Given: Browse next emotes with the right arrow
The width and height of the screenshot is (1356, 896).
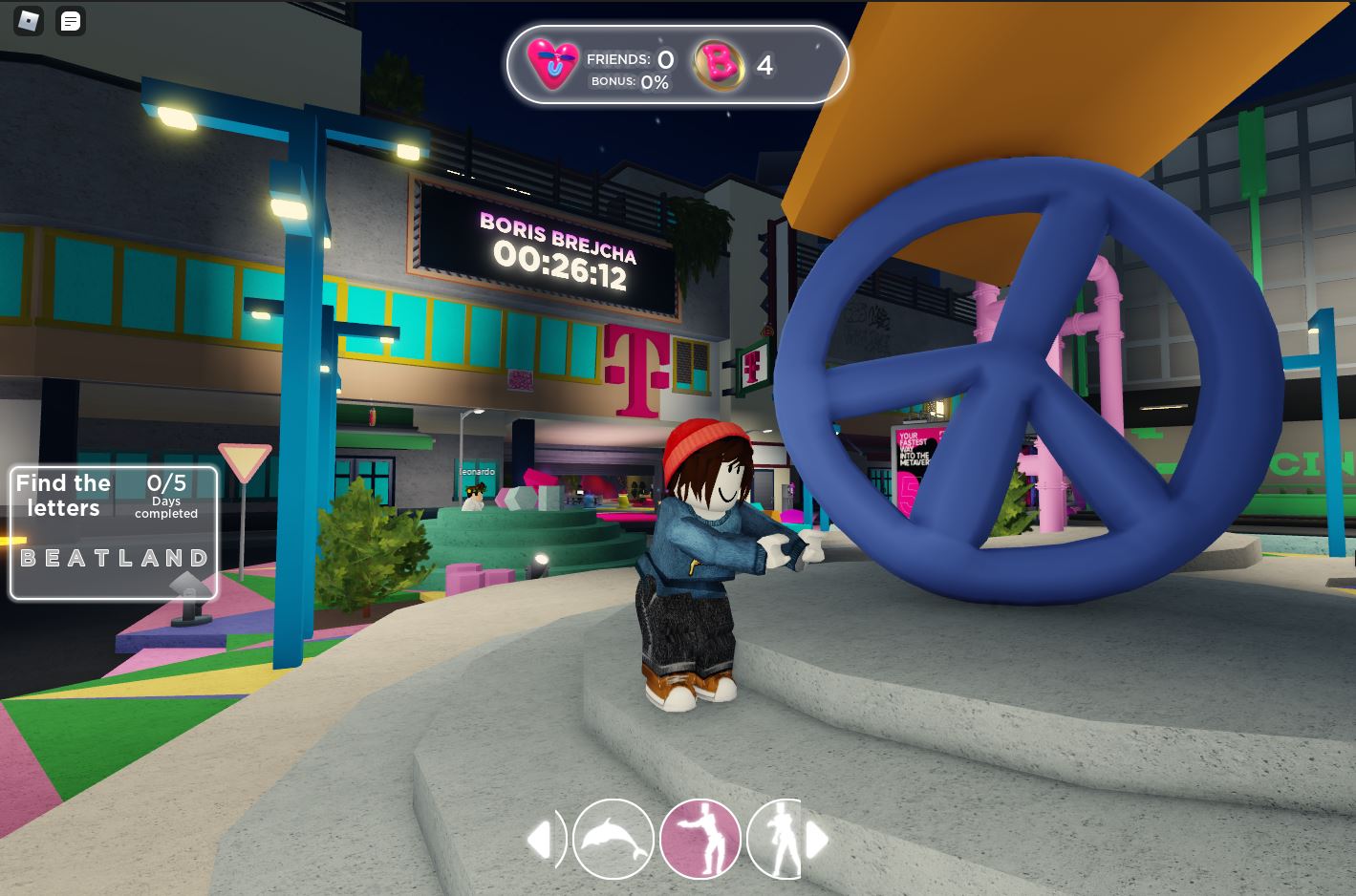Looking at the screenshot, I should 818,839.
